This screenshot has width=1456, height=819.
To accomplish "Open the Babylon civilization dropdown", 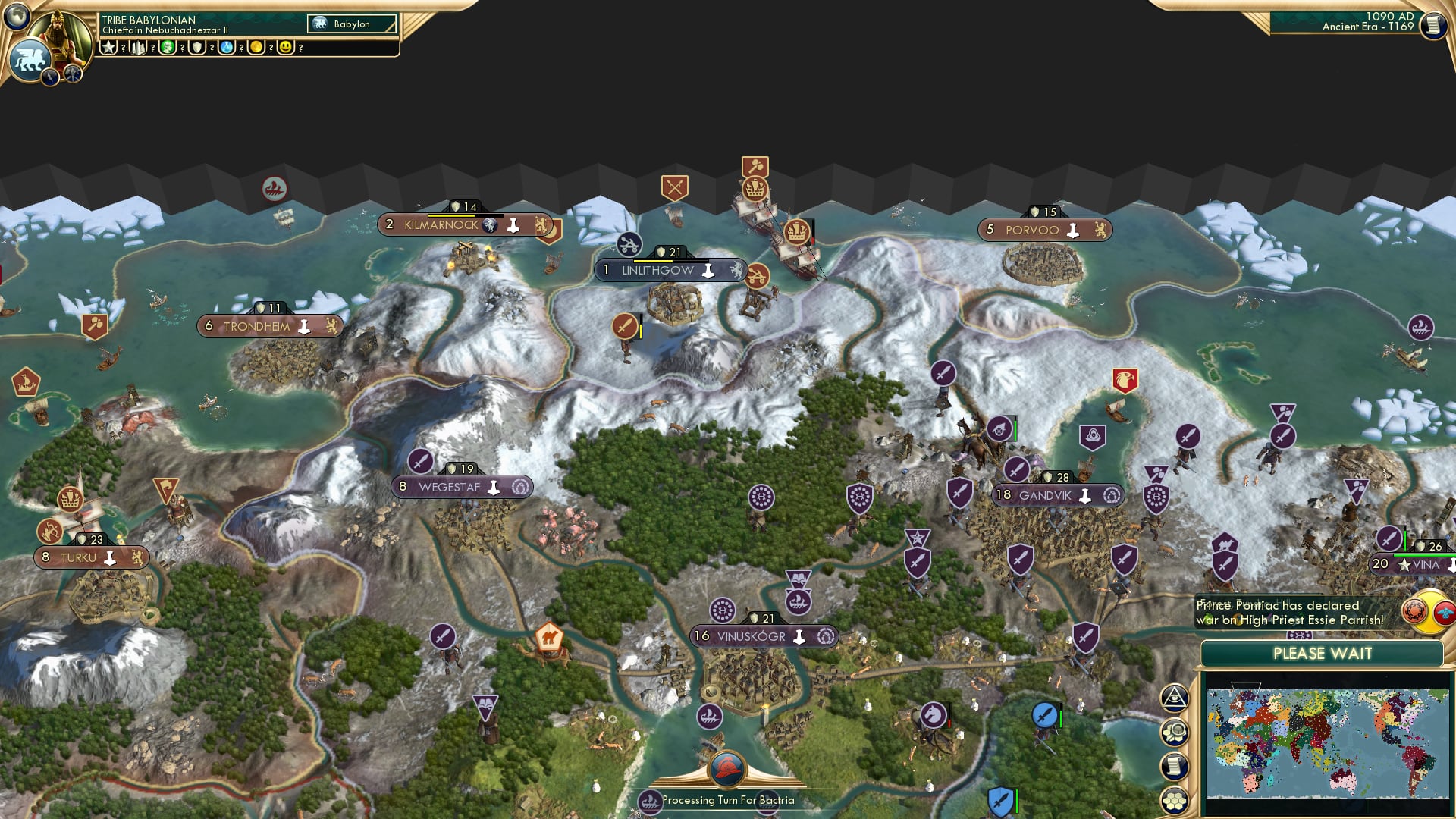I will 351,24.
